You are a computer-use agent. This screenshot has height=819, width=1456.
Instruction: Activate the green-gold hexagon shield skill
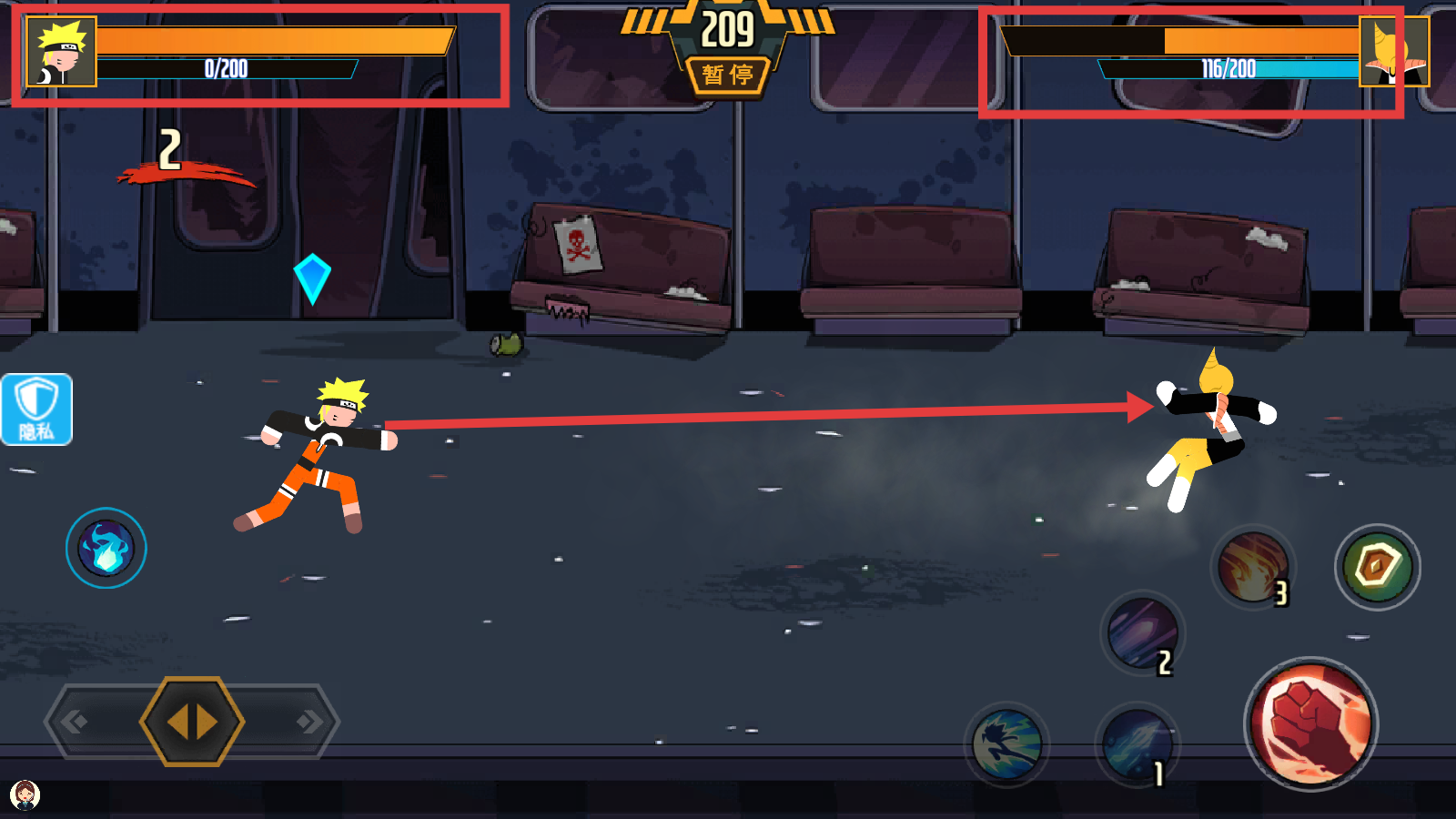click(1377, 567)
